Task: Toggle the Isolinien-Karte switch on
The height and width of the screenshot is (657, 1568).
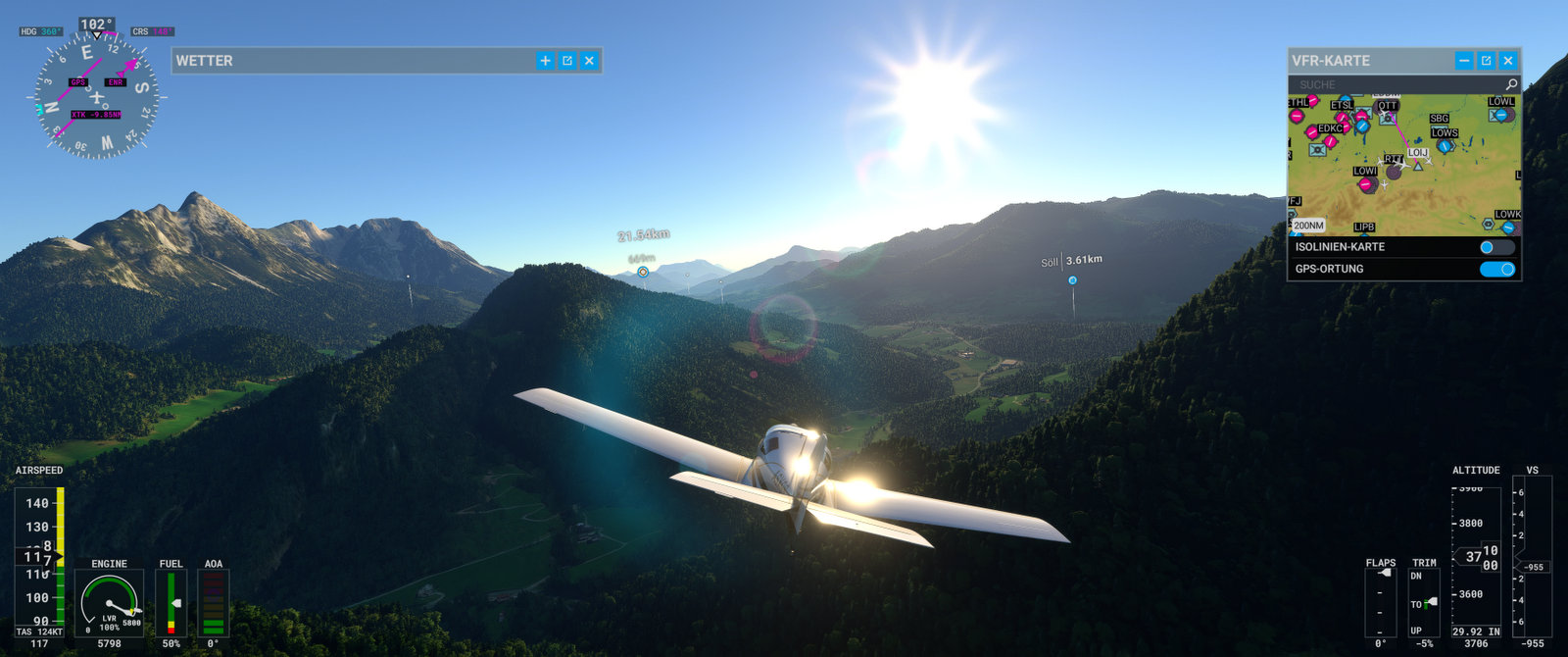Action: [x=1496, y=247]
